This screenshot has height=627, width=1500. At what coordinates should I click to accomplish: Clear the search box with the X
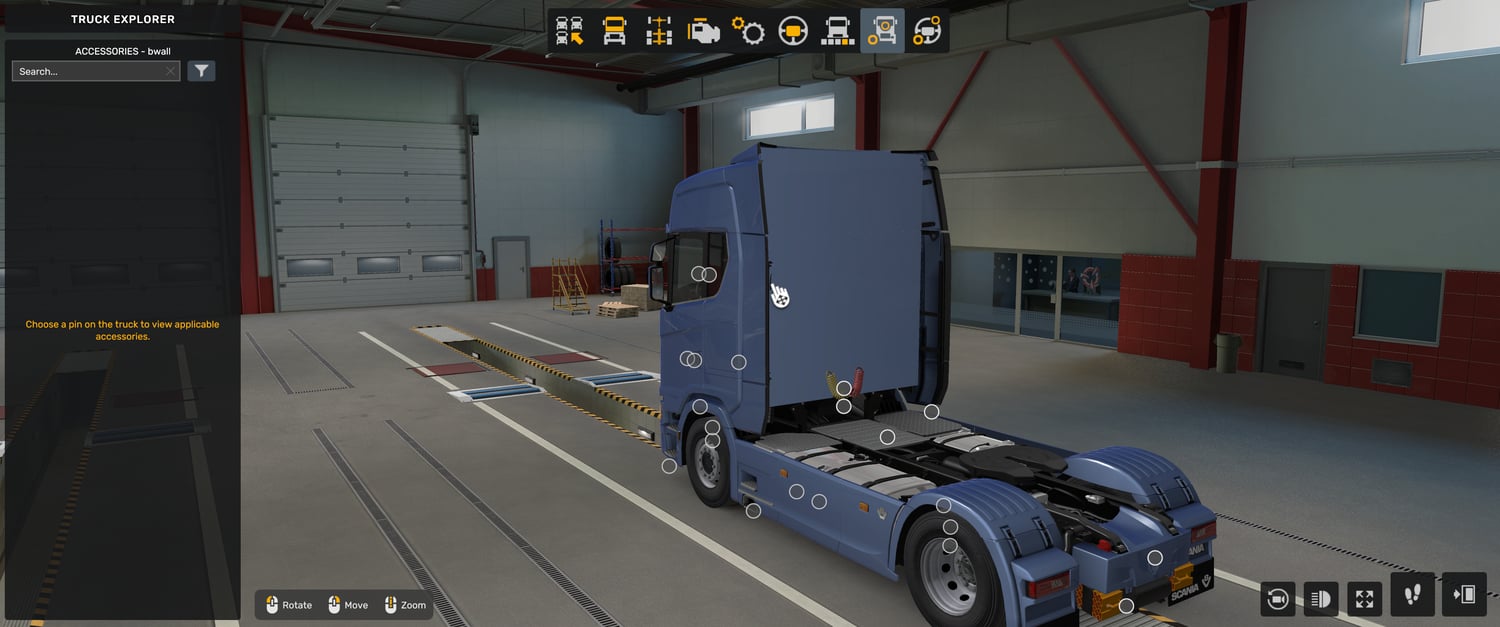[x=171, y=72]
